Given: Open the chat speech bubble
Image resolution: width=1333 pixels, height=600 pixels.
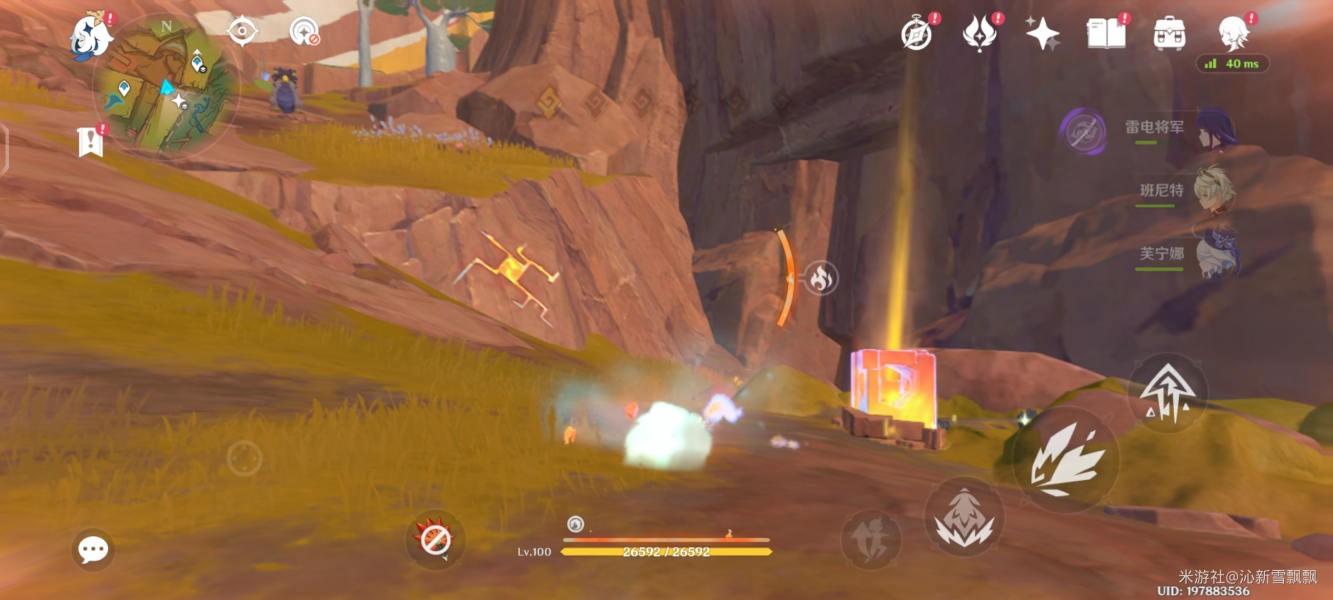Looking at the screenshot, I should tap(93, 548).
